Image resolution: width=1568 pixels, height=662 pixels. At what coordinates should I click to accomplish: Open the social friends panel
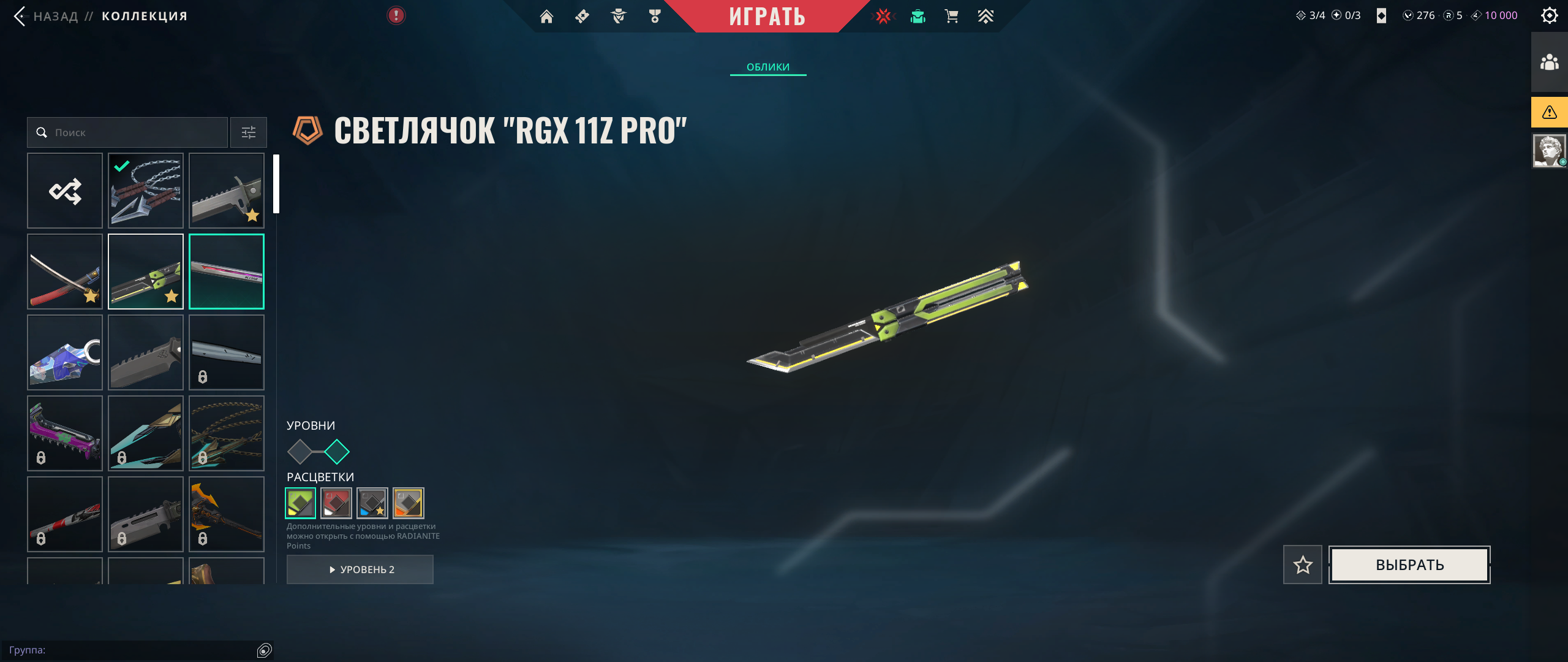coord(1549,62)
